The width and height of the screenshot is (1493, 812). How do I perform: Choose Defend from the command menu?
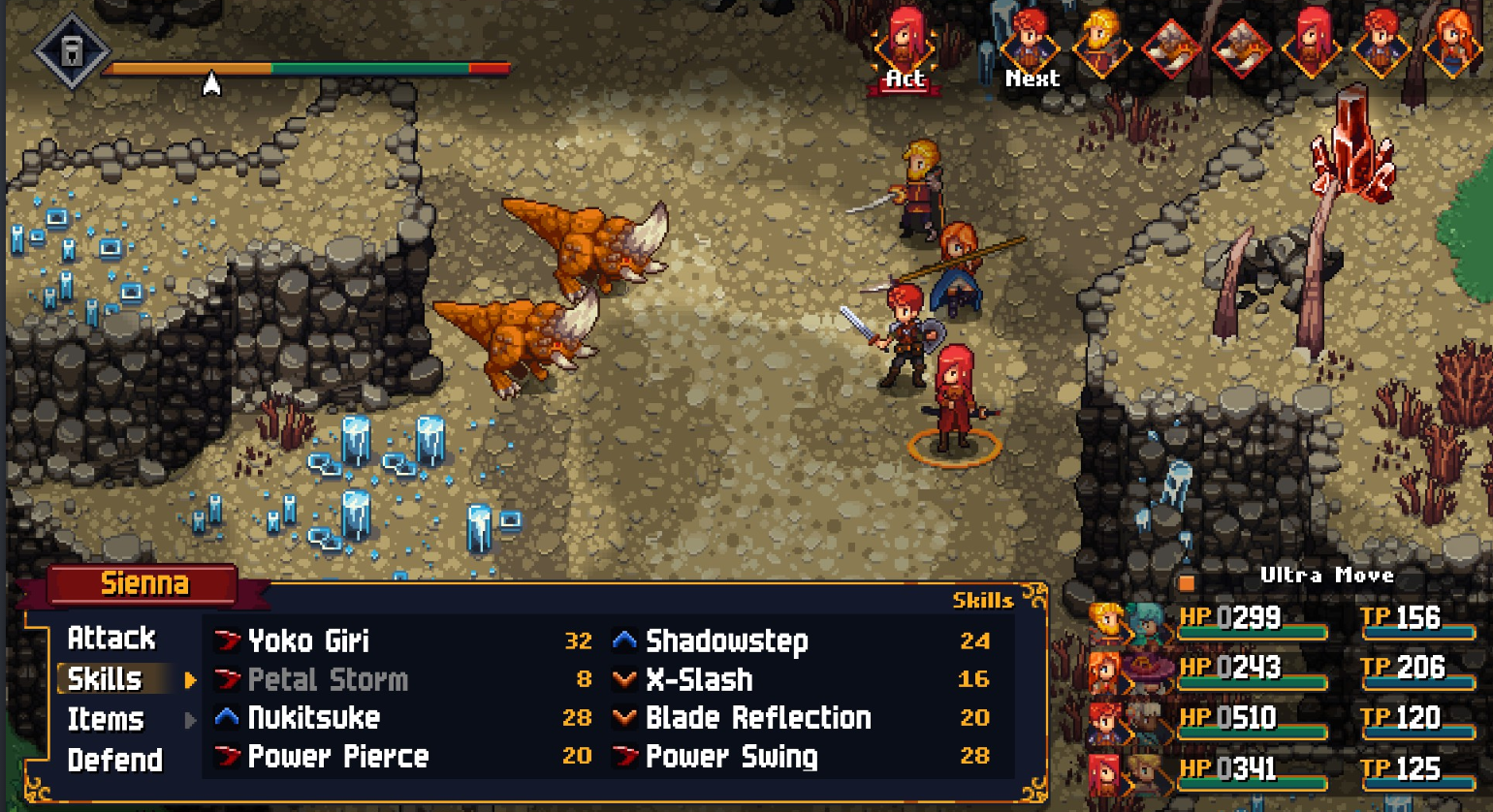tap(113, 761)
